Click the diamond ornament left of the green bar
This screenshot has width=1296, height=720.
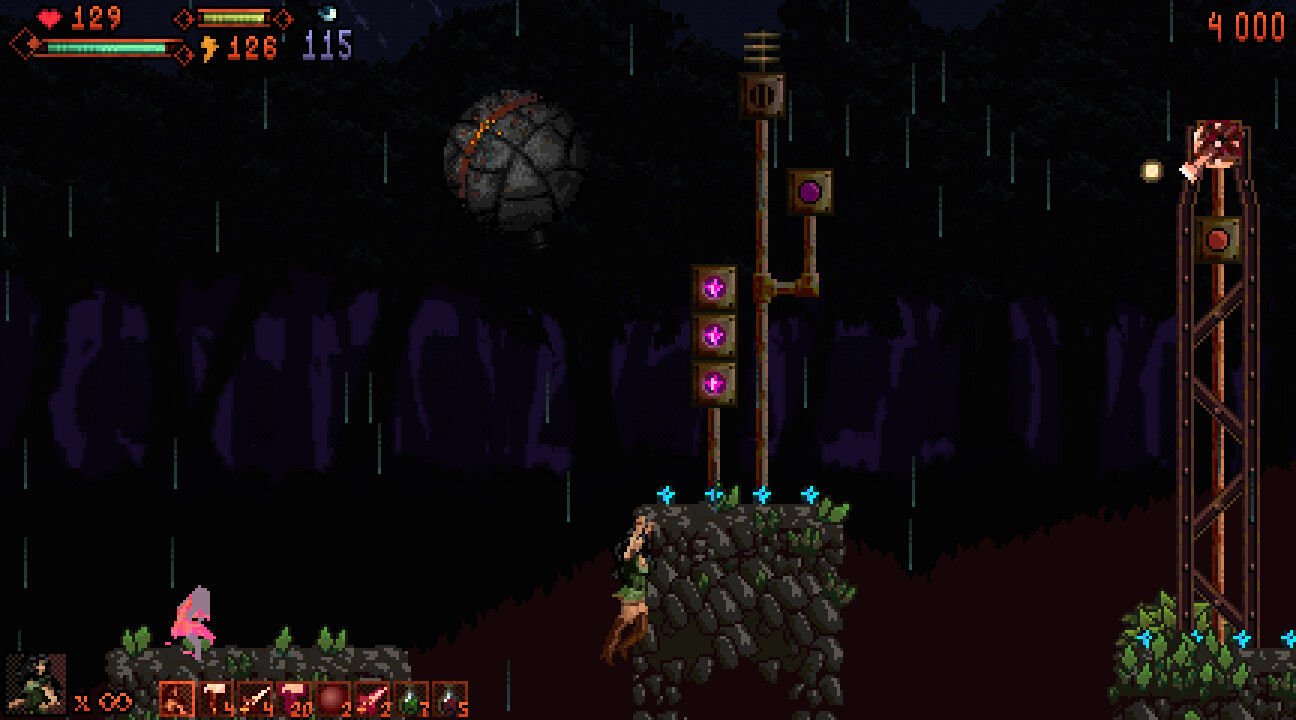pyautogui.click(x=25, y=43)
